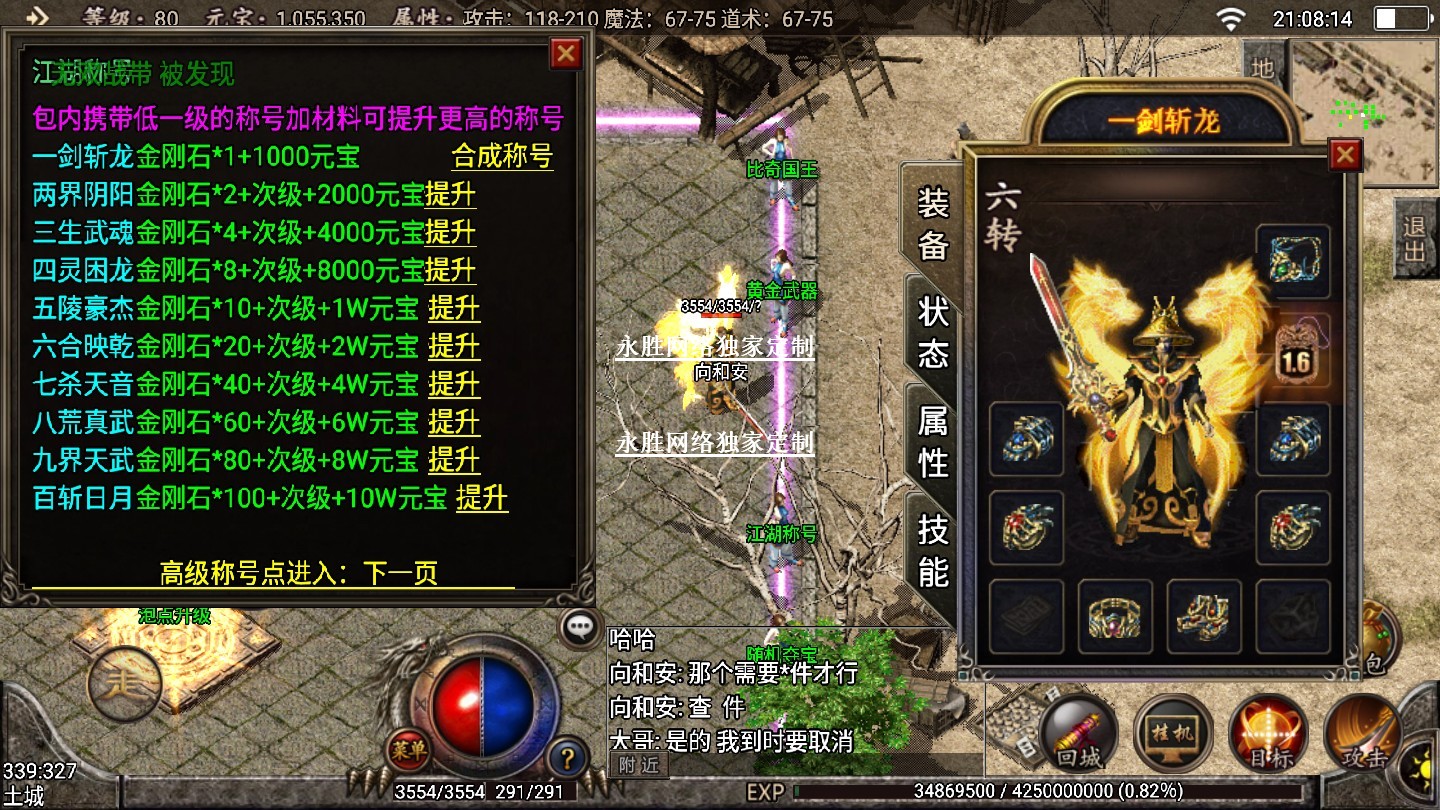Upgrade to the 两界阴阳 title
This screenshot has width=1440, height=810.
450,194
